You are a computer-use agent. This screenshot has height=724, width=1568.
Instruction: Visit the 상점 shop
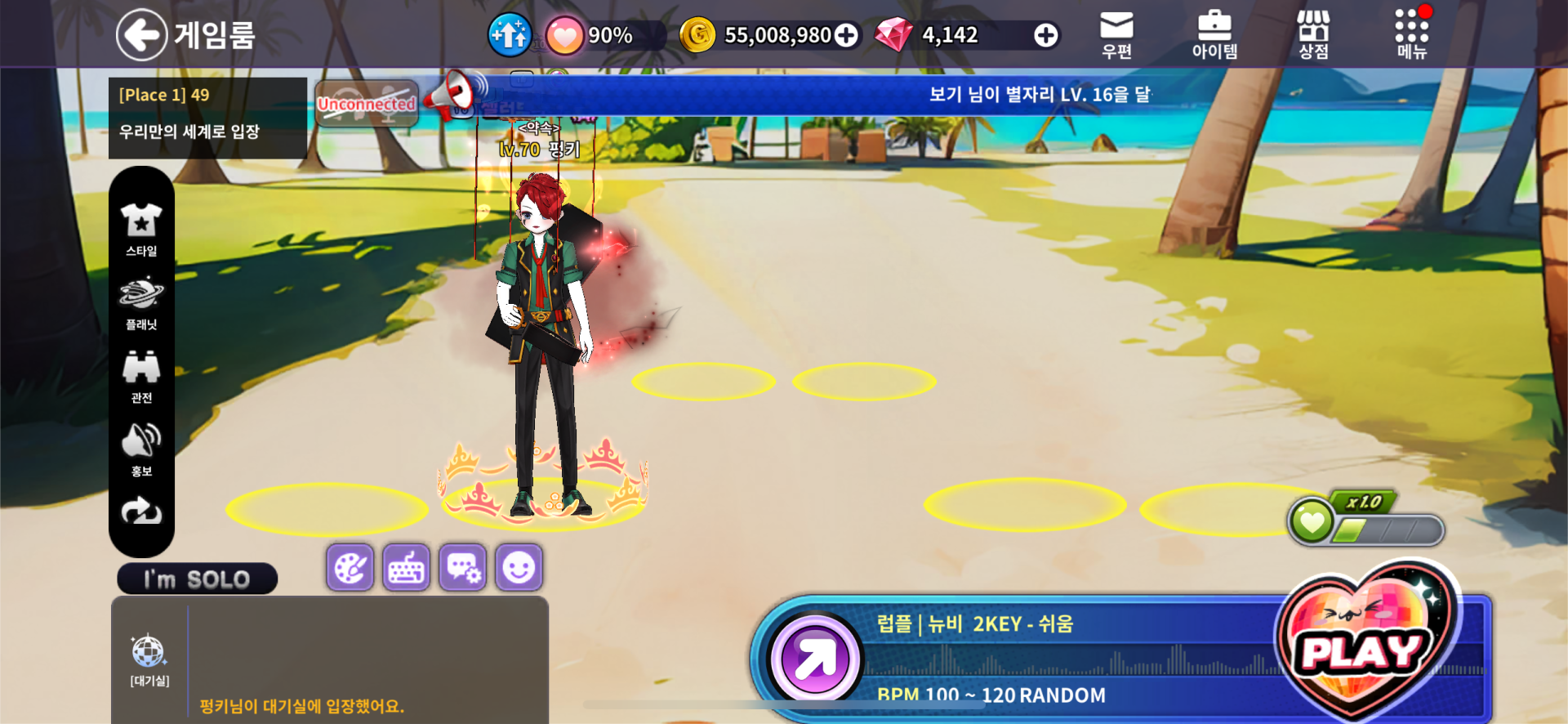pos(1313,35)
